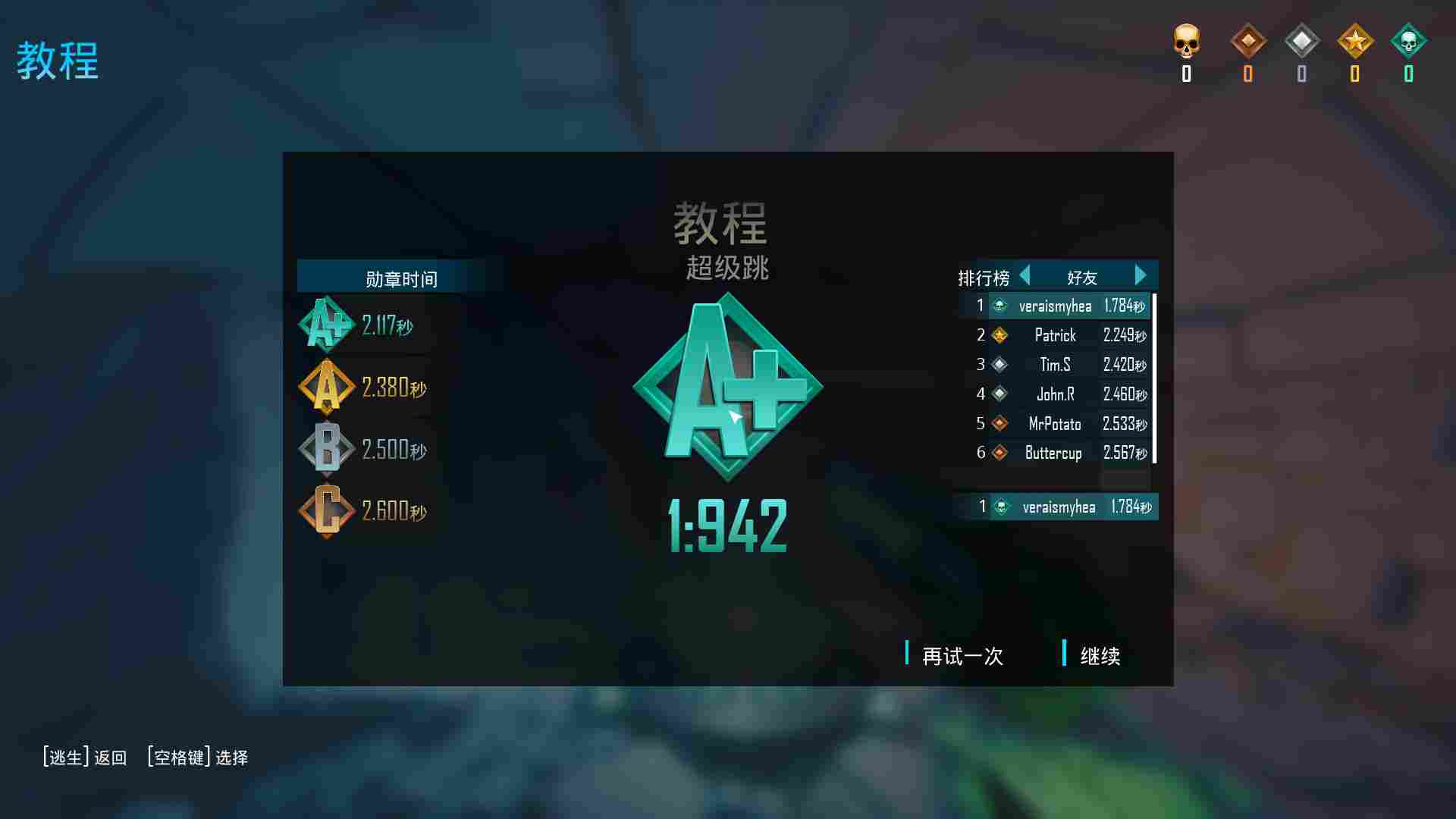Click the skull counter icon top right

click(1186, 47)
